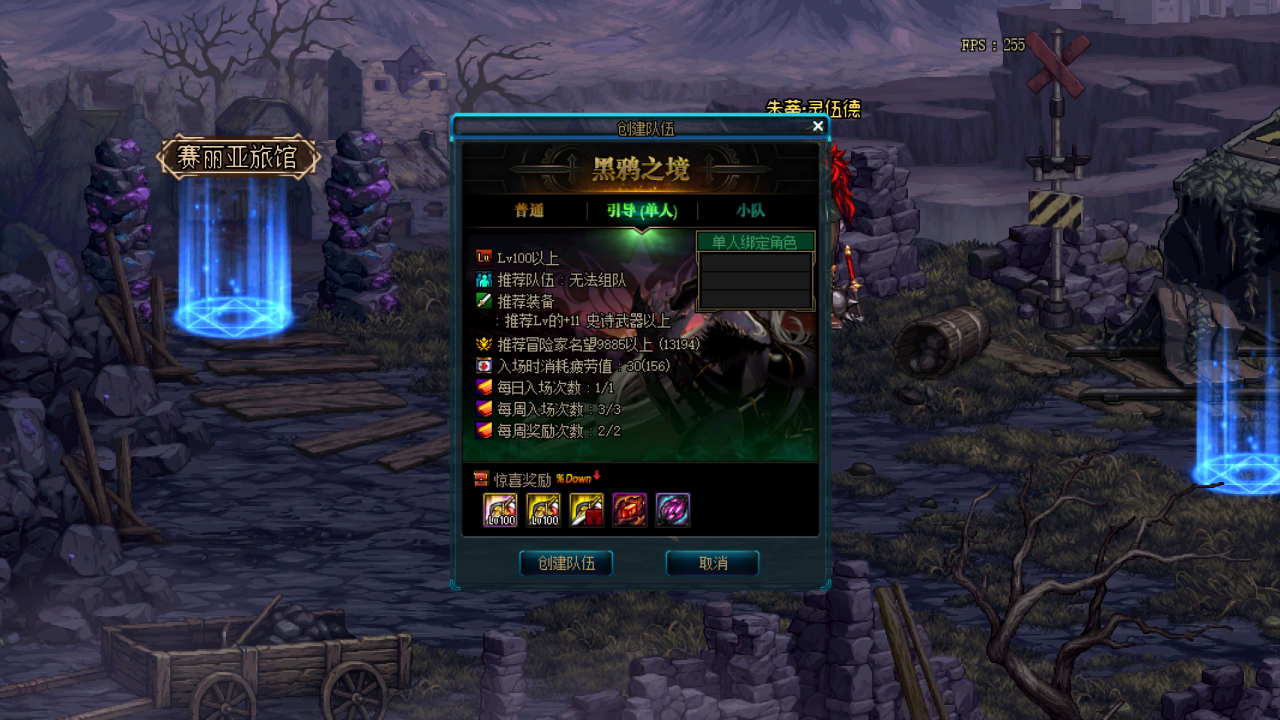Check the red cube material reward
Viewport: 1280px width, 720px height.
click(x=629, y=510)
